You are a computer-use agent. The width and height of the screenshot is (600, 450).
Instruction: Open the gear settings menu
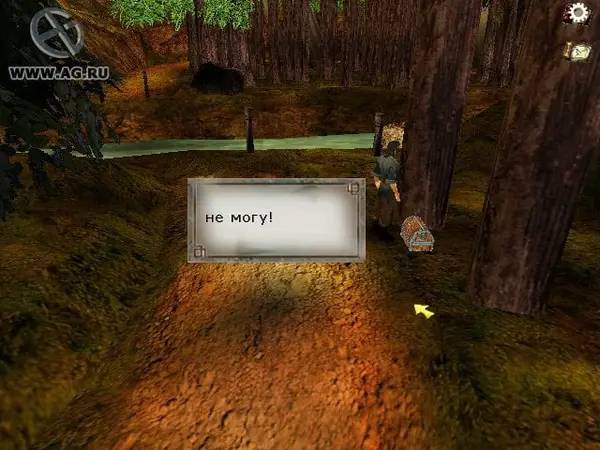point(575,13)
